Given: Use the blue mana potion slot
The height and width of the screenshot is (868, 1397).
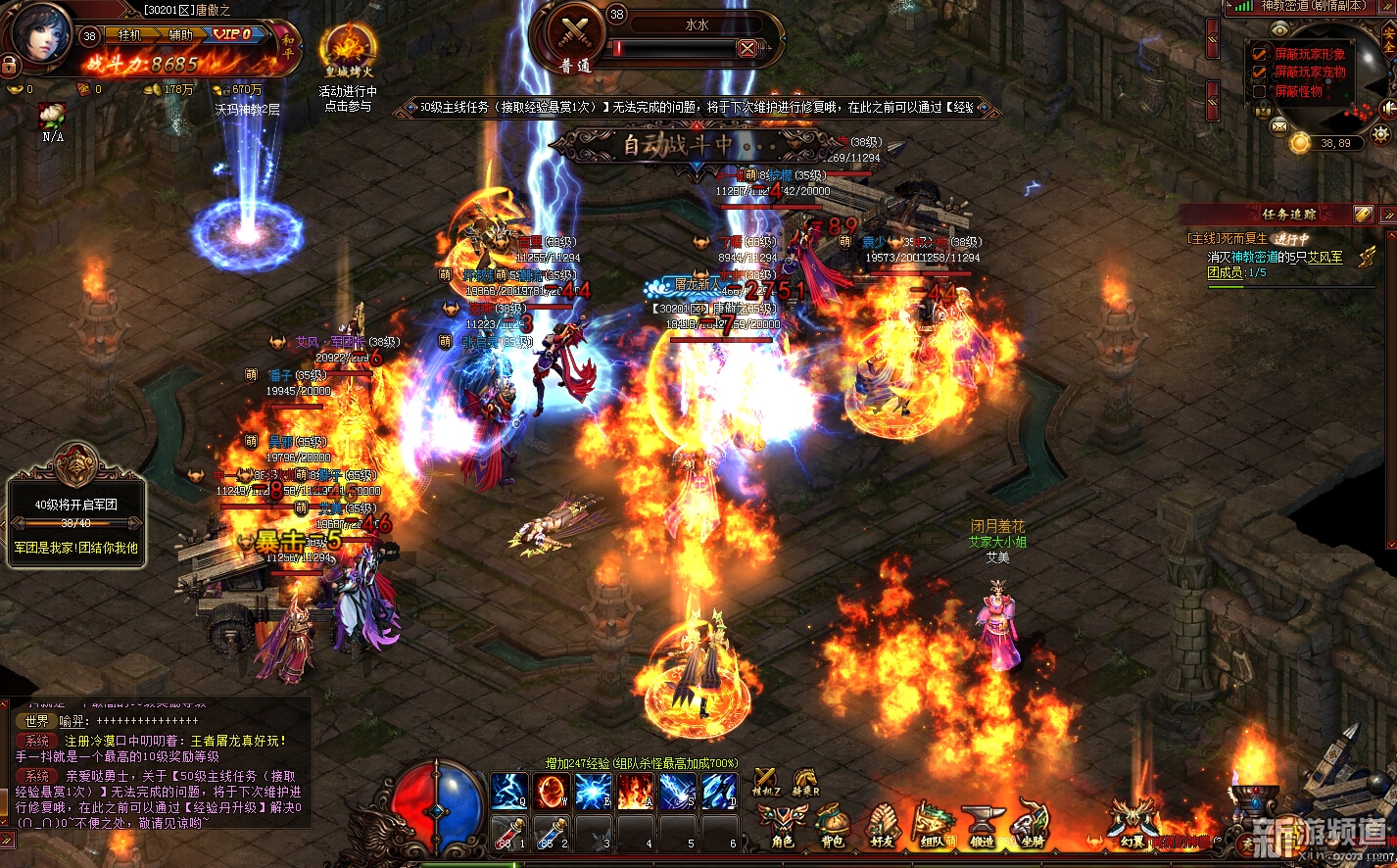Looking at the screenshot, I should point(551,832).
